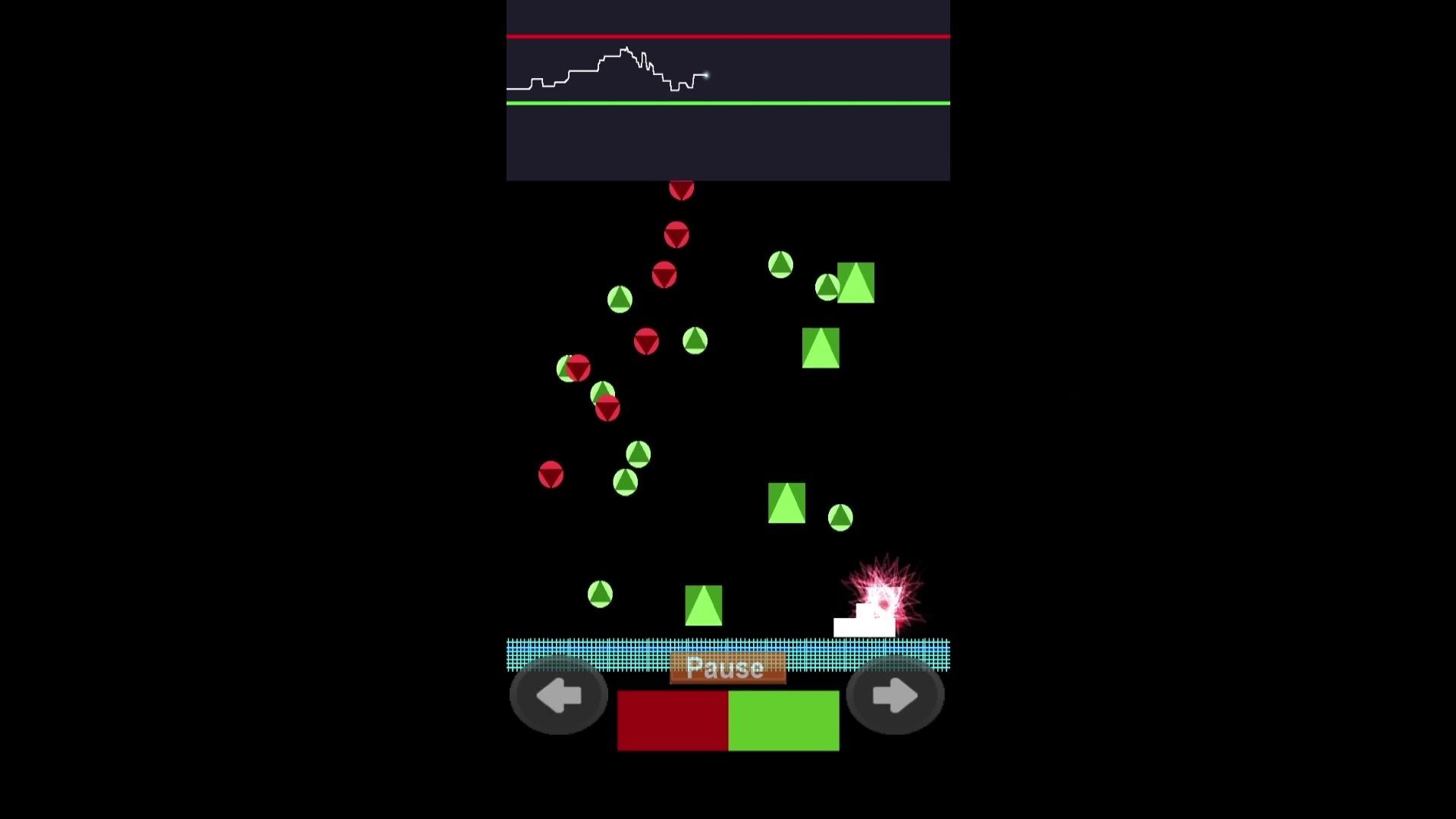Tap the player character with the pink explosion
Viewport: 1456px width, 819px height.
point(882,599)
